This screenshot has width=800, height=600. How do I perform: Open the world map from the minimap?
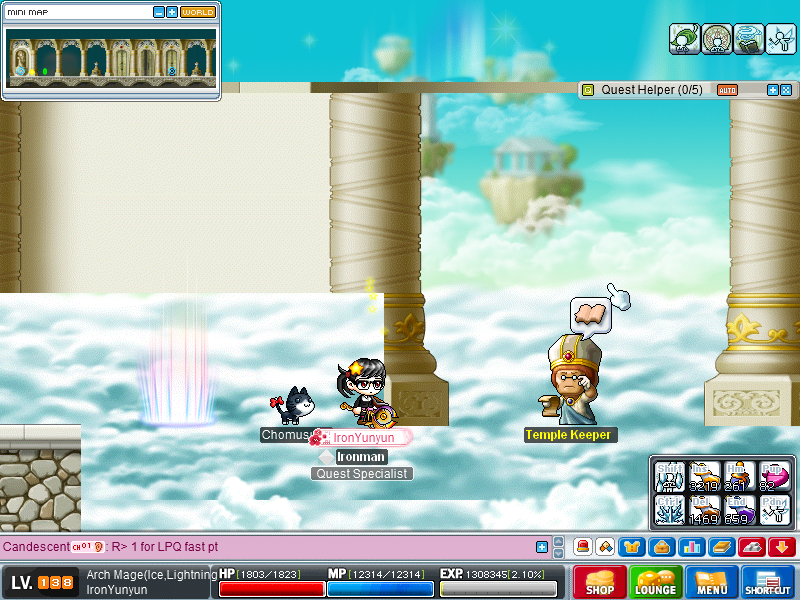198,12
